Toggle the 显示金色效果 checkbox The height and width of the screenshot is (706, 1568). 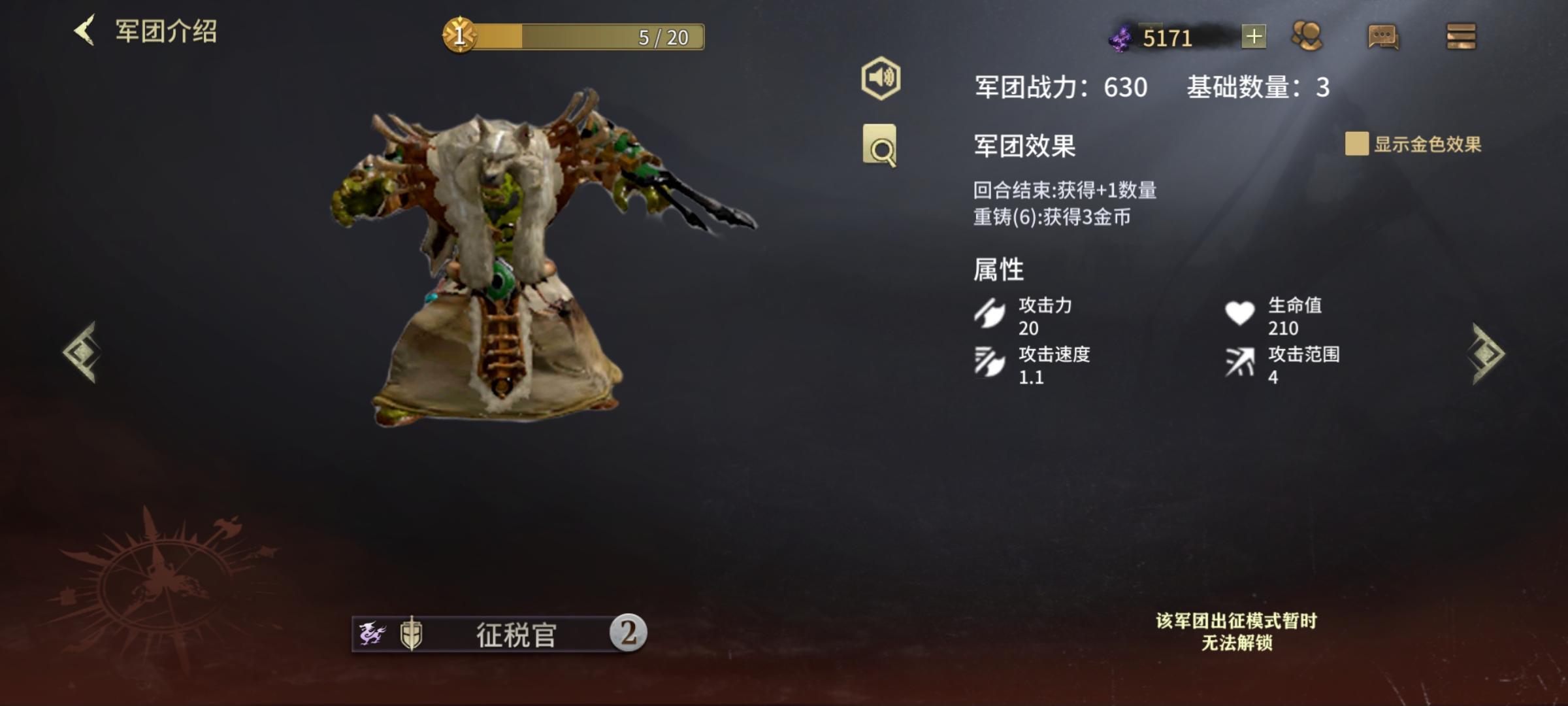pyautogui.click(x=1356, y=144)
